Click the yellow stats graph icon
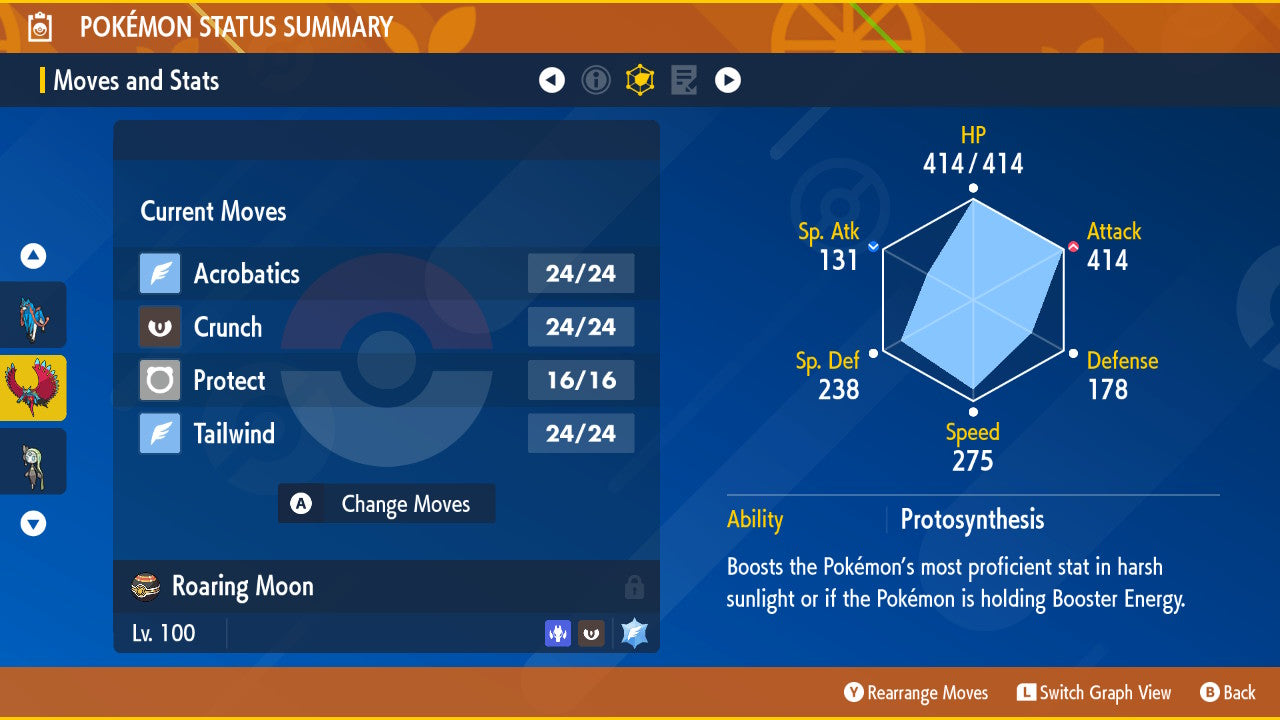Screen dimensions: 1280x720 [x=640, y=80]
